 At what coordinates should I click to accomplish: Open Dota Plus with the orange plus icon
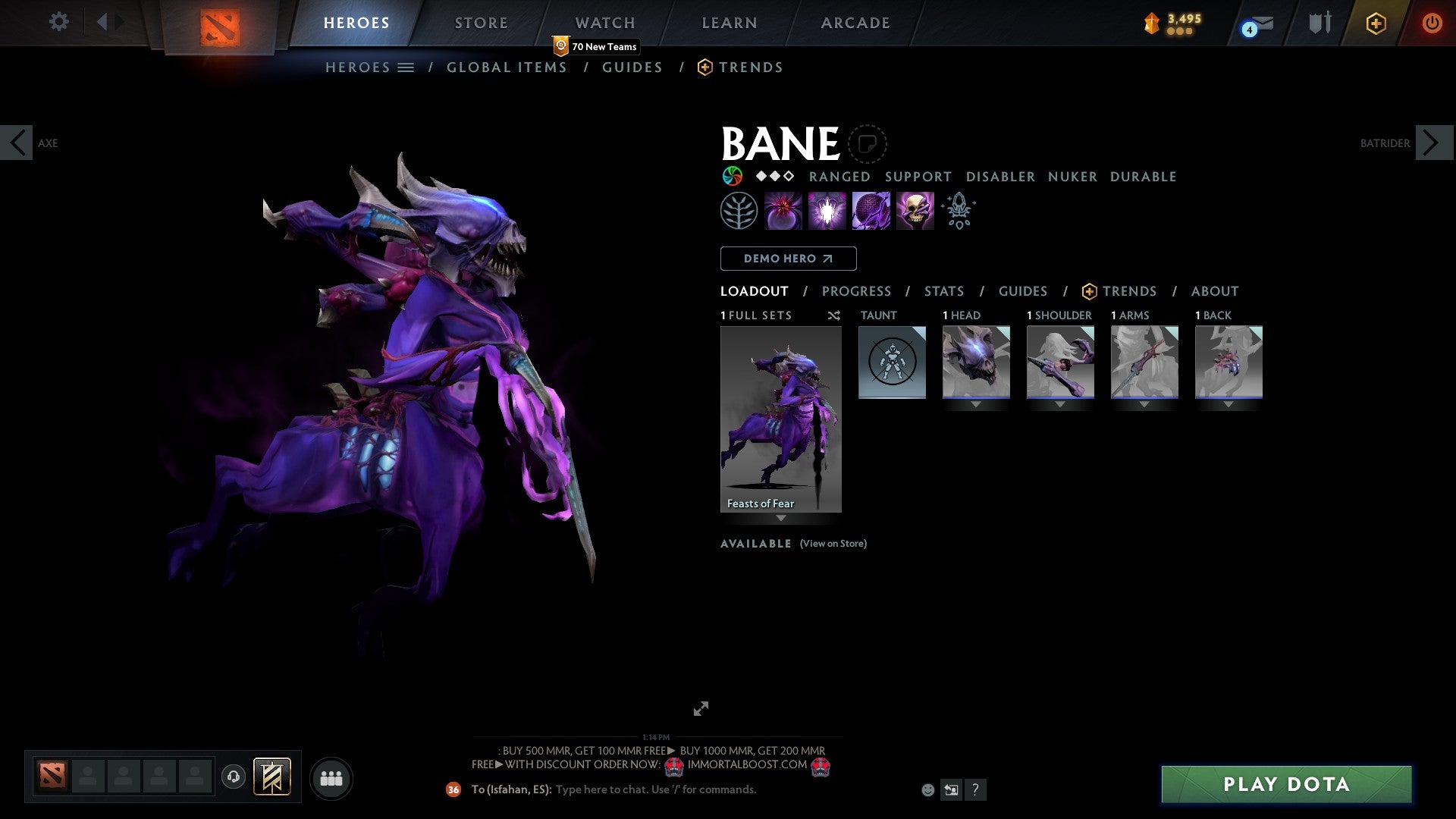click(1375, 24)
